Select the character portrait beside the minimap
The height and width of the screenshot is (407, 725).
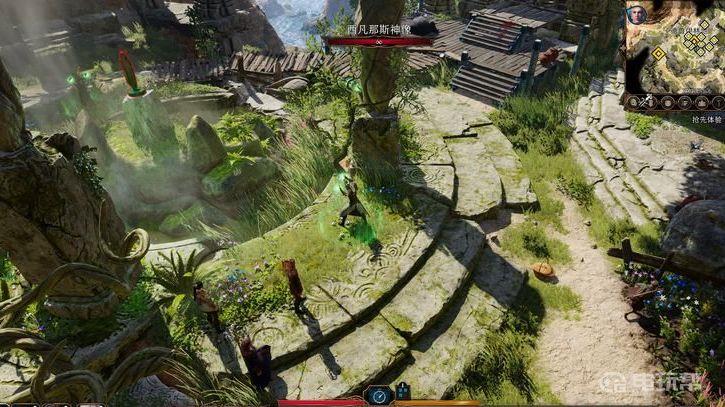pos(636,15)
